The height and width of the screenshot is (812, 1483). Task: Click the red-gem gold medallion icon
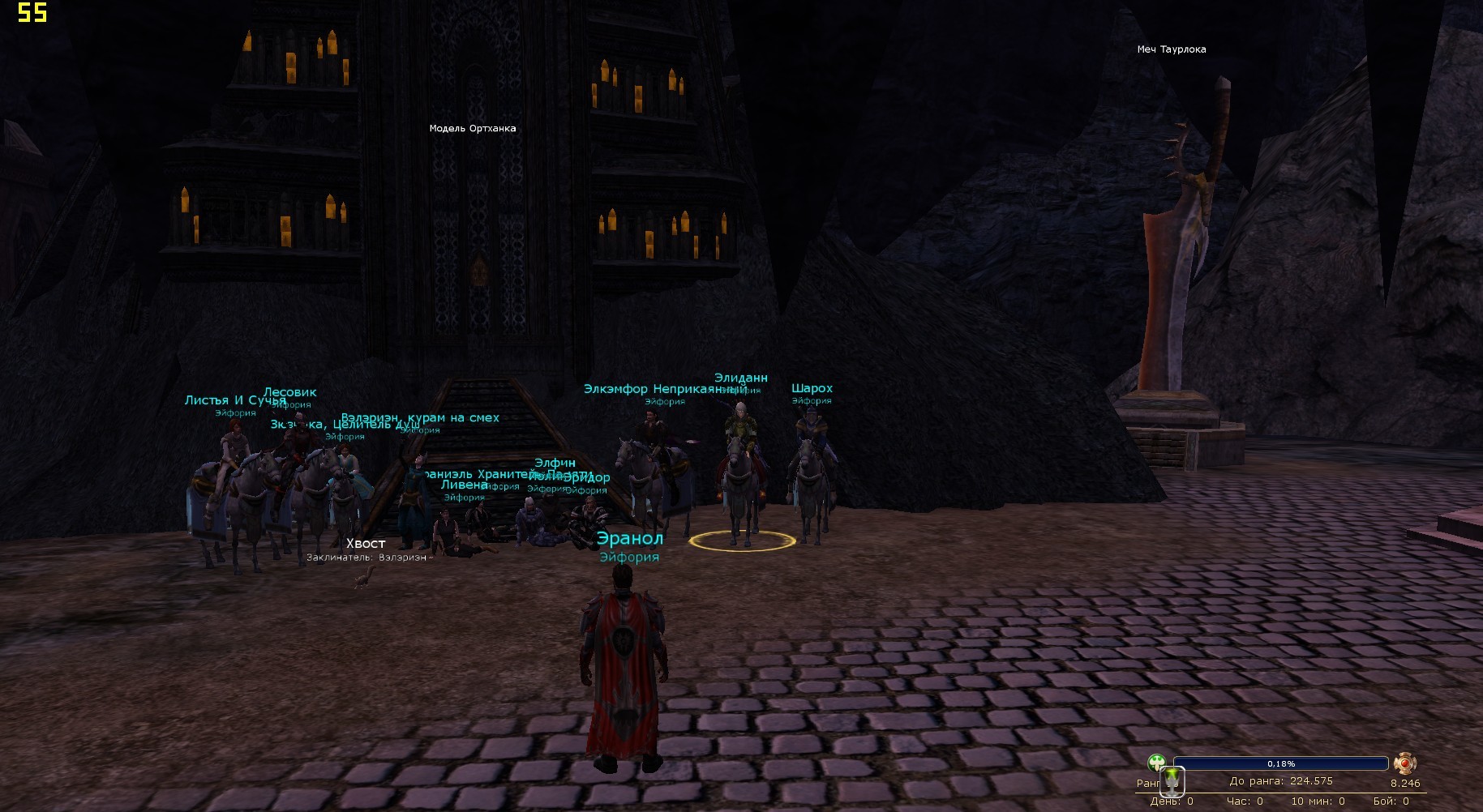[1404, 763]
